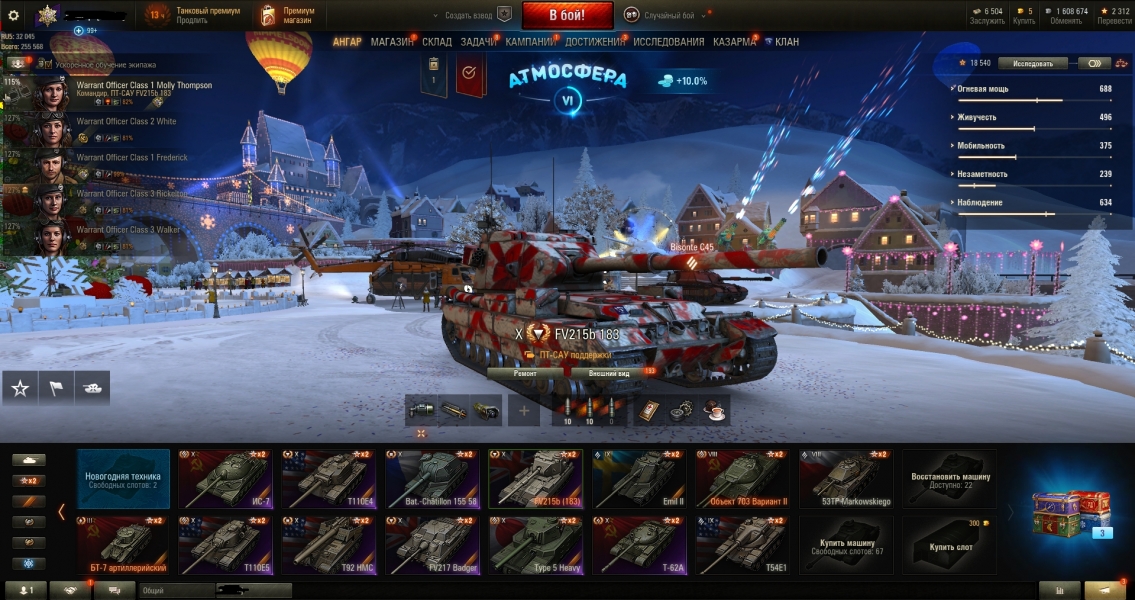Screen dimensions: 1135x600
Task: Switch to the МАГАЗИН tab
Action: click(392, 42)
